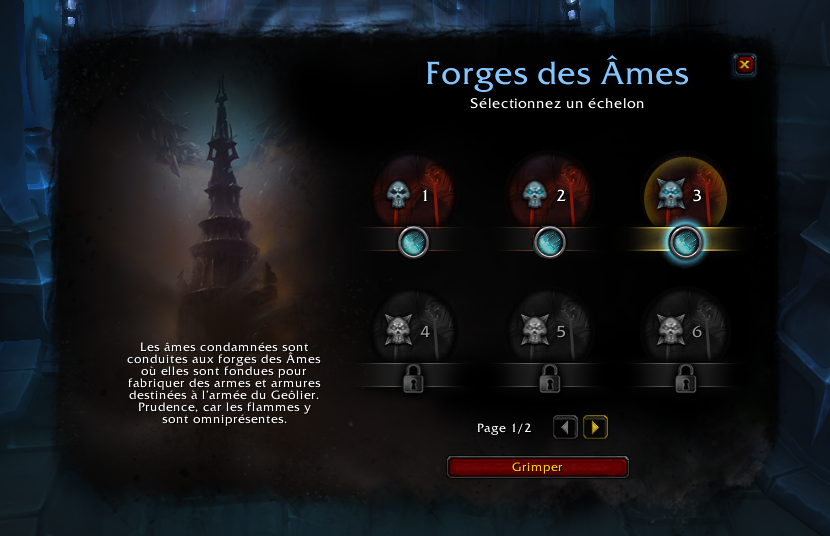
Task: Select the reward orb under échelon 2
Action: [550, 242]
